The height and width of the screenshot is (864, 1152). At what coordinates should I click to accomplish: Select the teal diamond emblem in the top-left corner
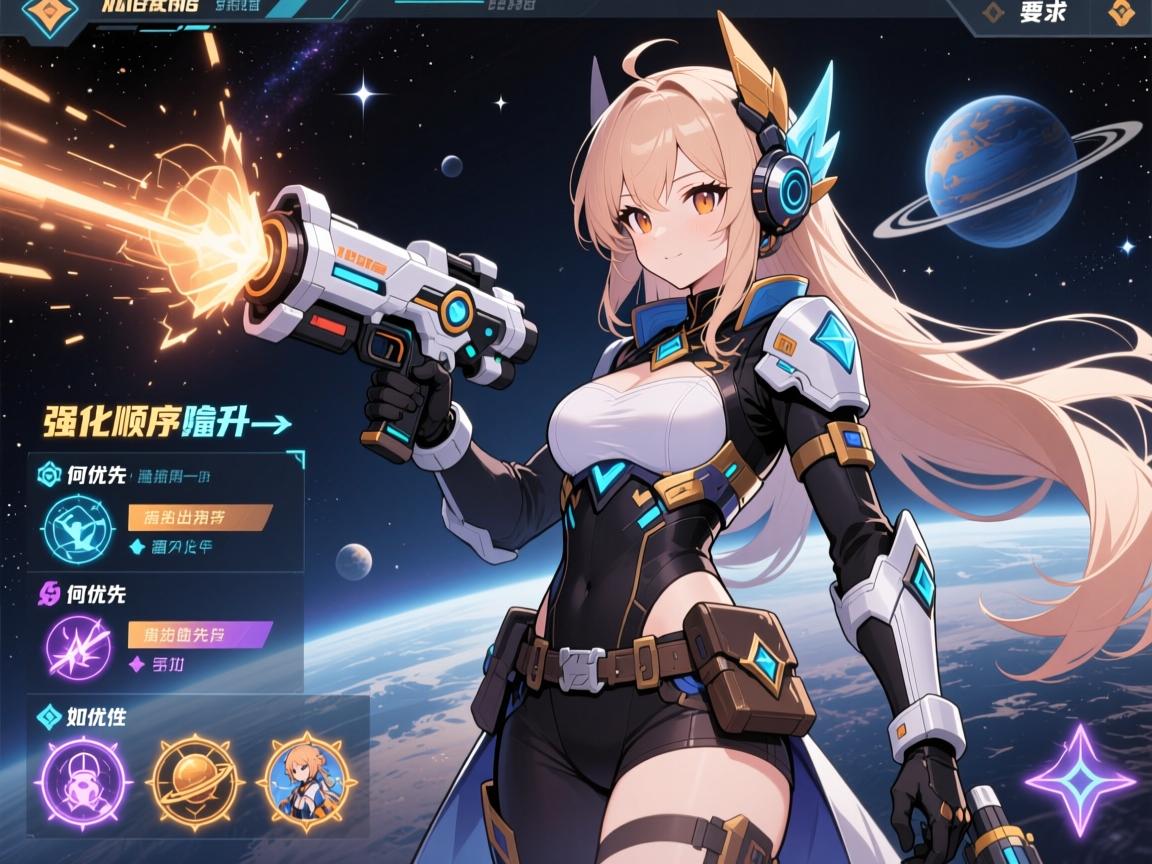coord(50,15)
